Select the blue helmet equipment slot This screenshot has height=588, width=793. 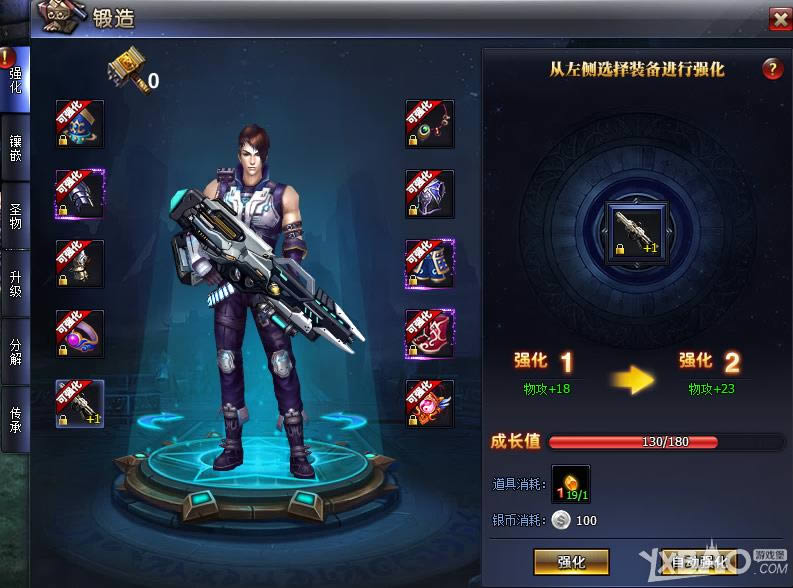click(80, 124)
